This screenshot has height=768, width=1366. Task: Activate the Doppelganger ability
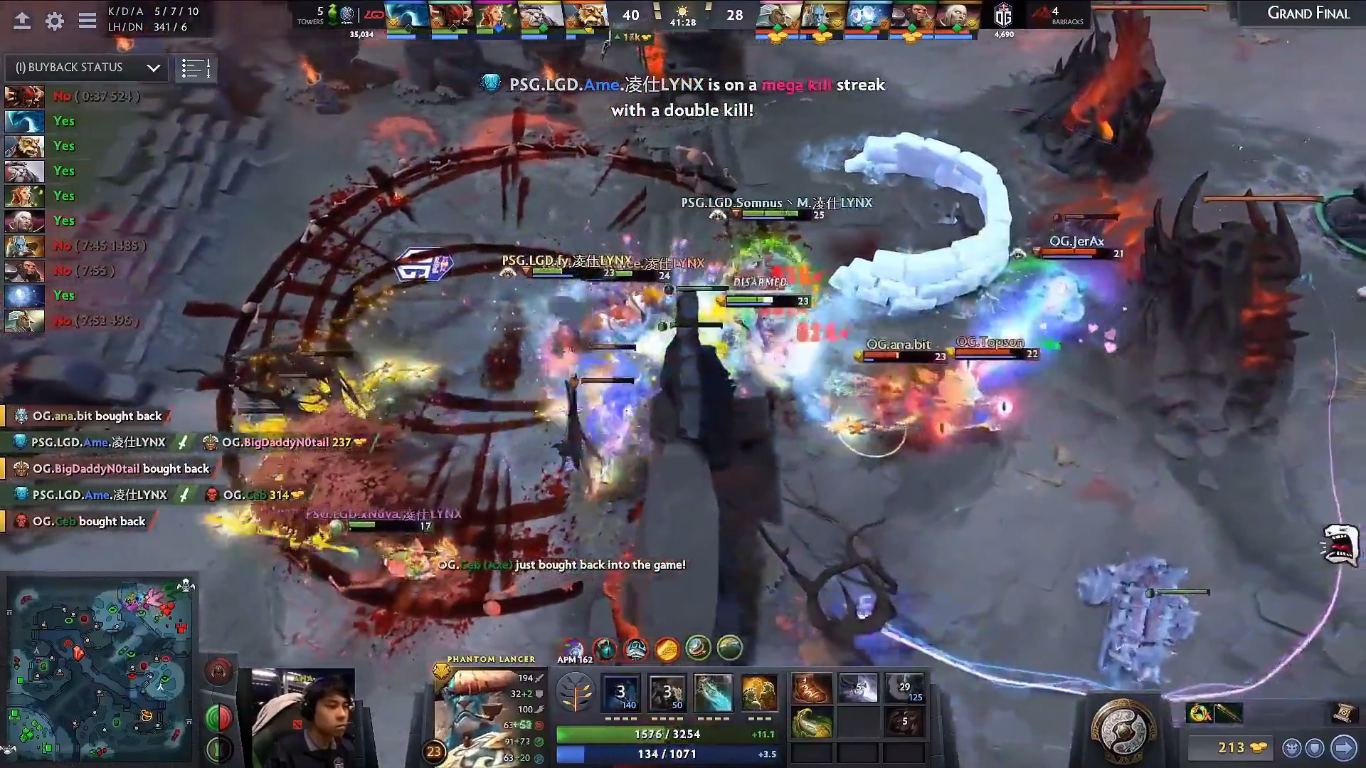point(667,693)
